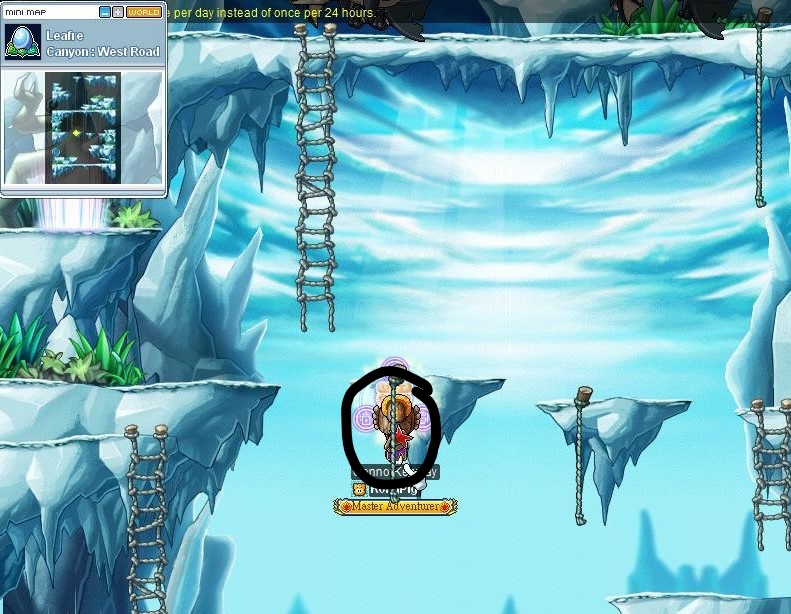
Task: Click the Leafre egg map icon
Action: 22,42
